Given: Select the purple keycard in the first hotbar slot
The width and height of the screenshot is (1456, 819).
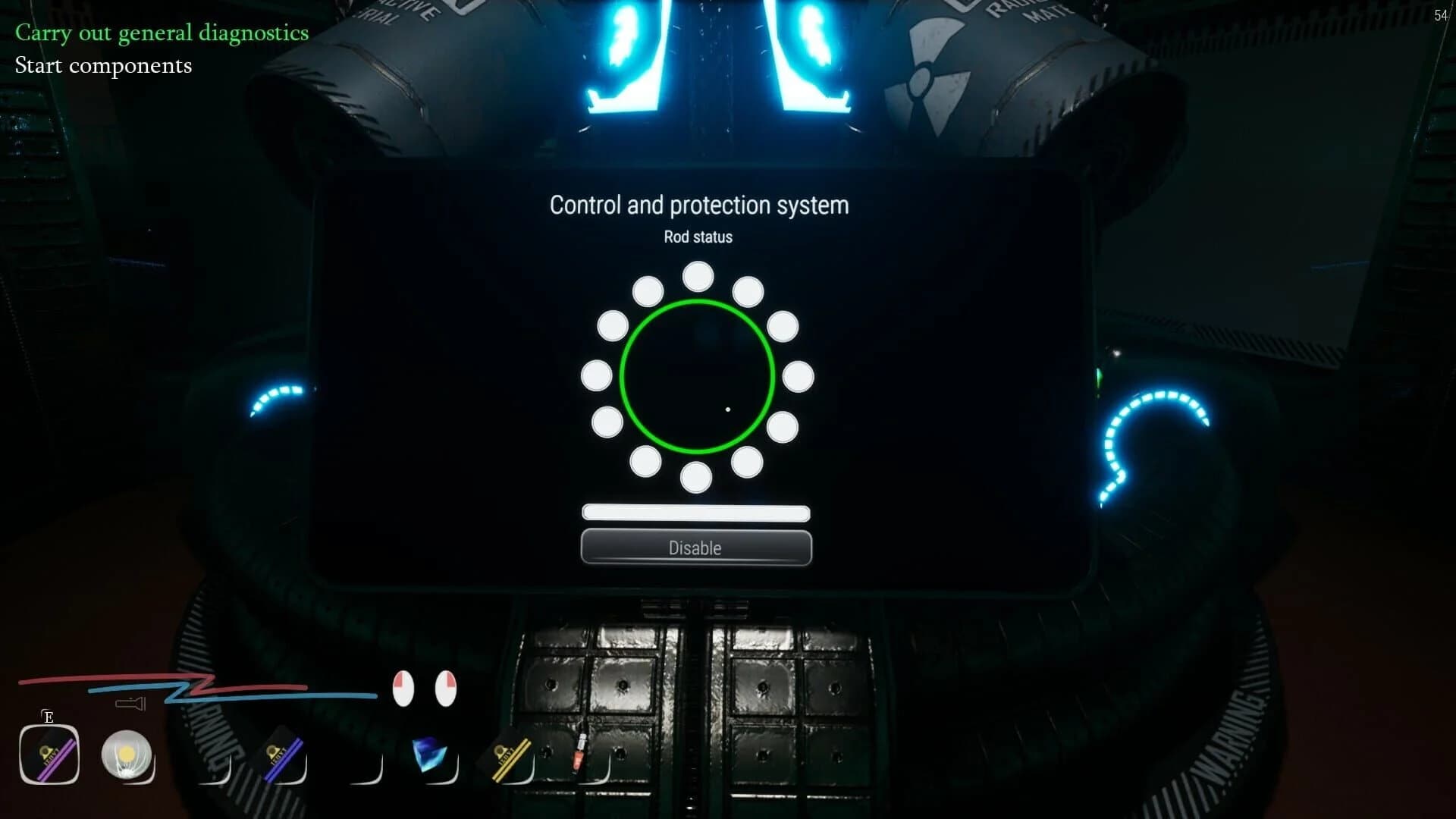Looking at the screenshot, I should pyautogui.click(x=49, y=754).
